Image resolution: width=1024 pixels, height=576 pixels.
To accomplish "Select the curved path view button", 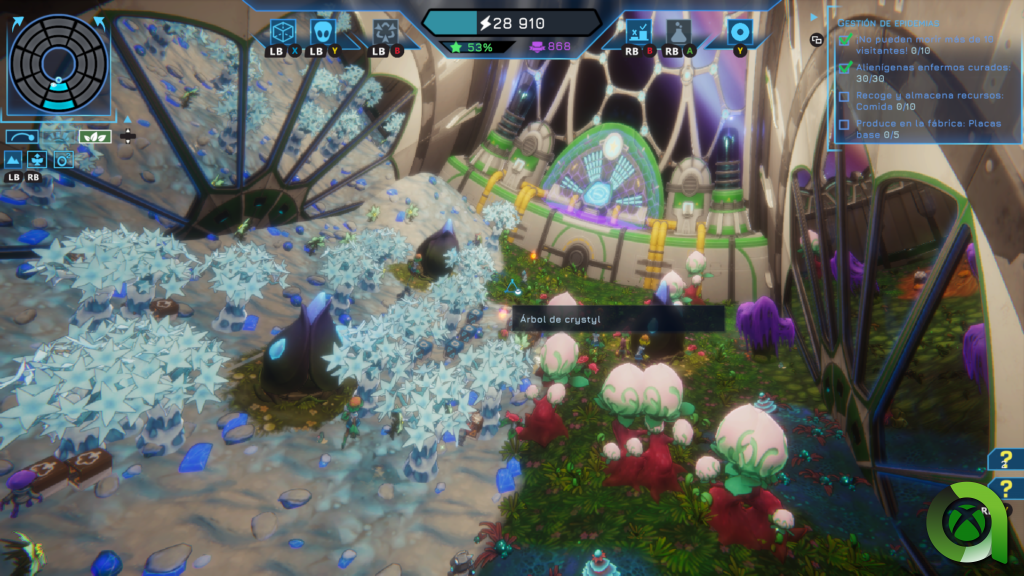I will click(x=21, y=136).
